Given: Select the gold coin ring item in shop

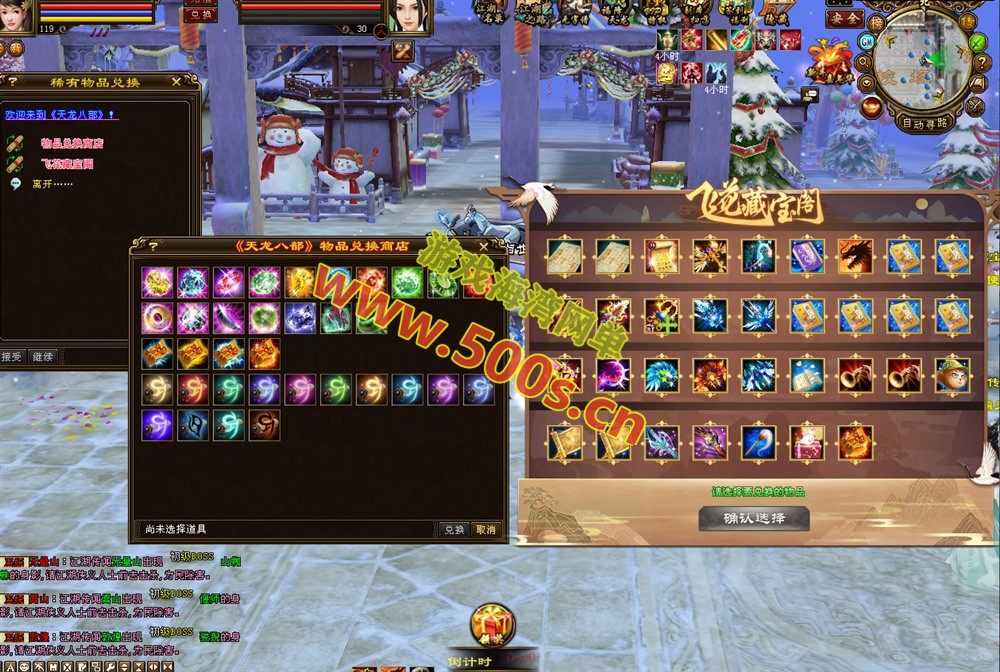Looking at the screenshot, I should coord(157,319).
